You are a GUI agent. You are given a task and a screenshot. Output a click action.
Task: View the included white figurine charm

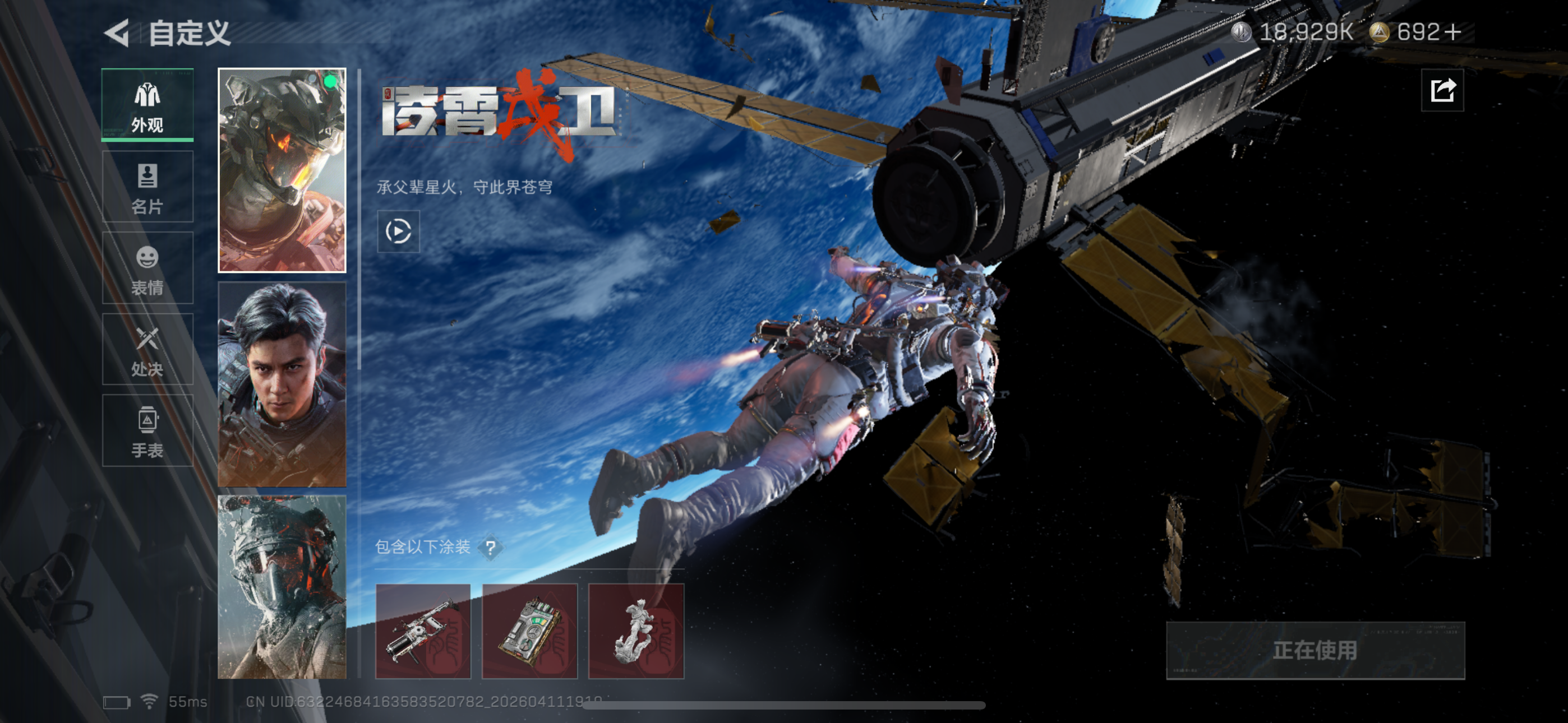[x=636, y=631]
